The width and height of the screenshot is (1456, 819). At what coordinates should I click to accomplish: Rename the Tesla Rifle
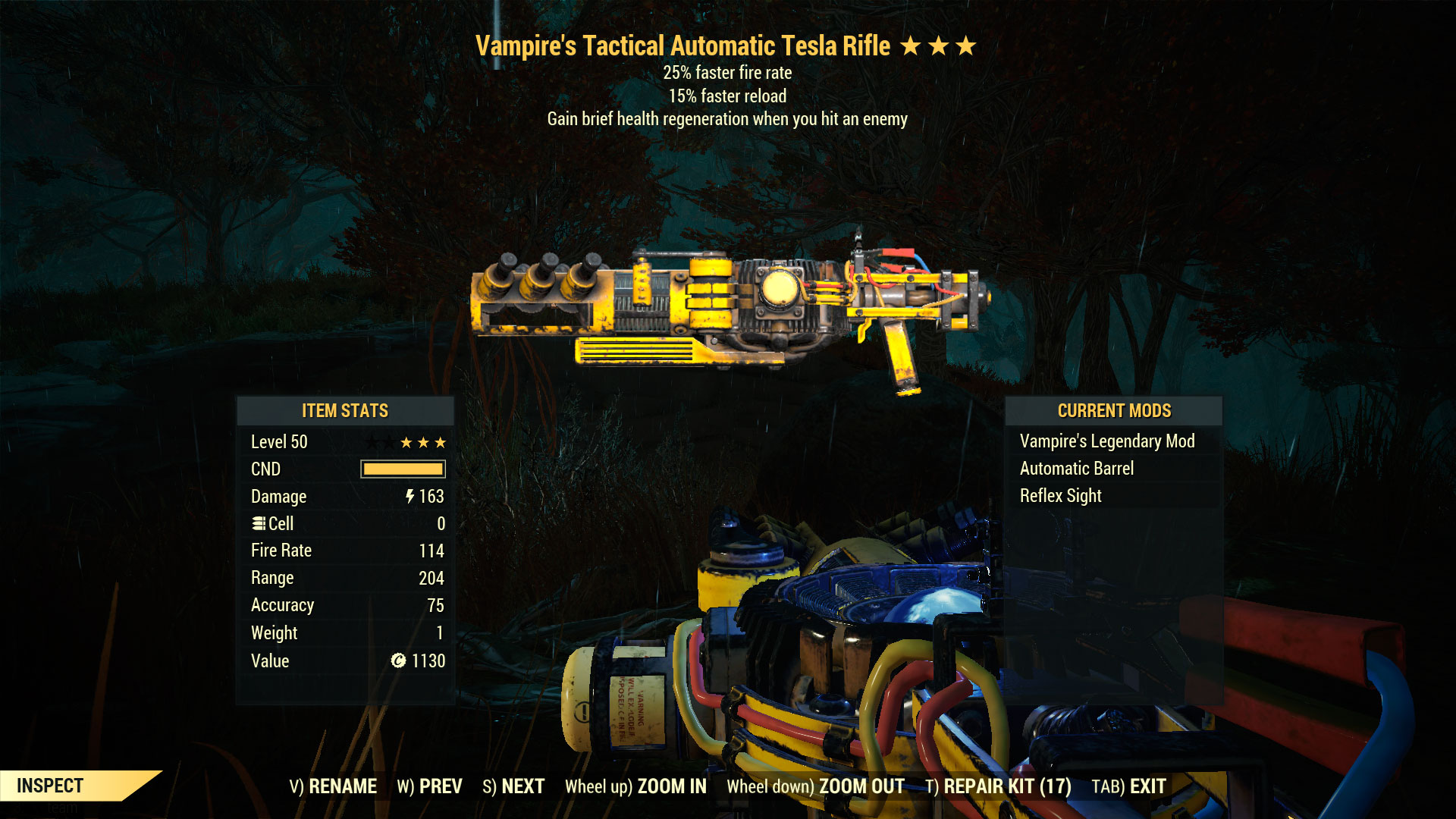[x=333, y=786]
